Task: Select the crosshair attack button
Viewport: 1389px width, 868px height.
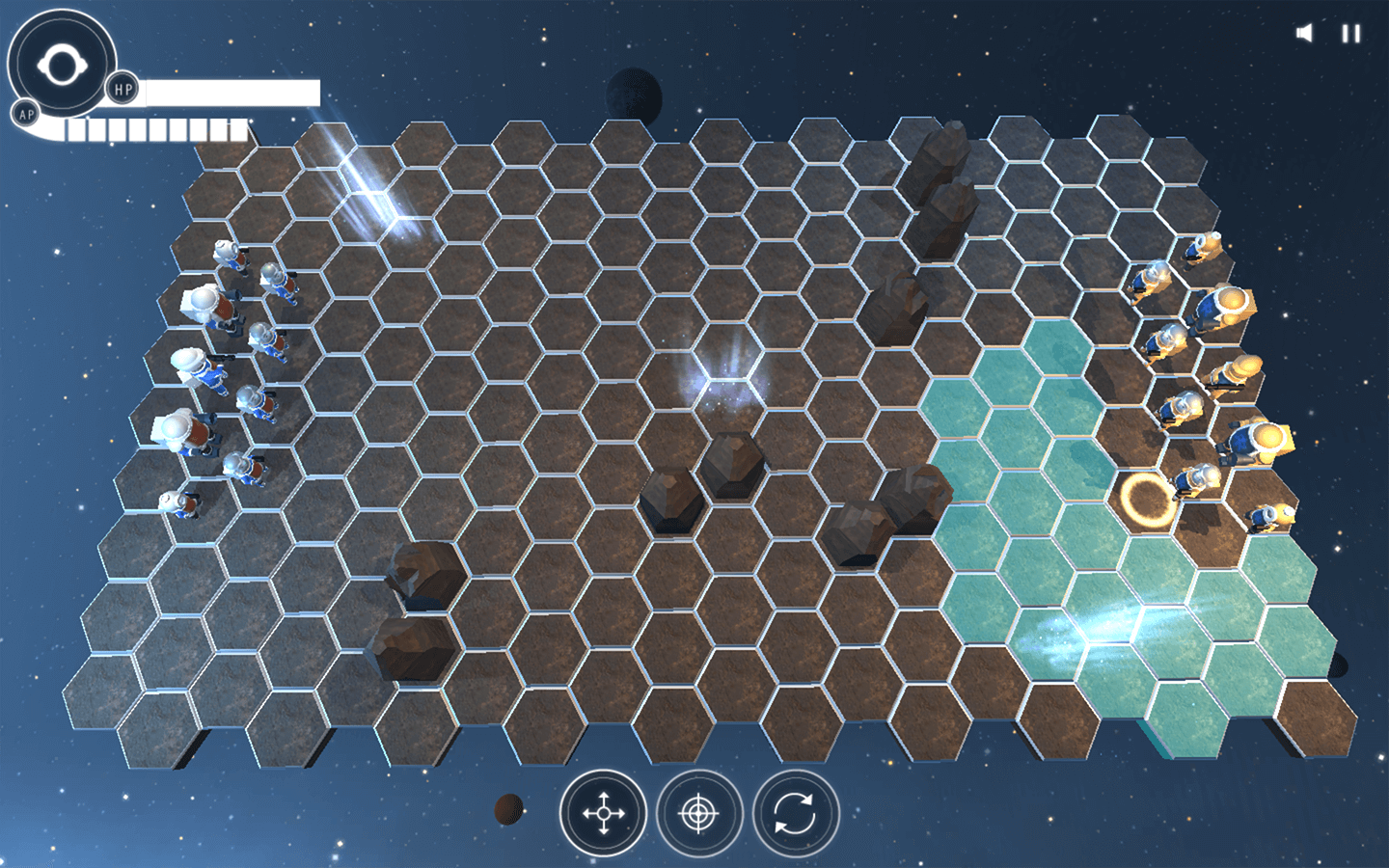Action: click(699, 814)
